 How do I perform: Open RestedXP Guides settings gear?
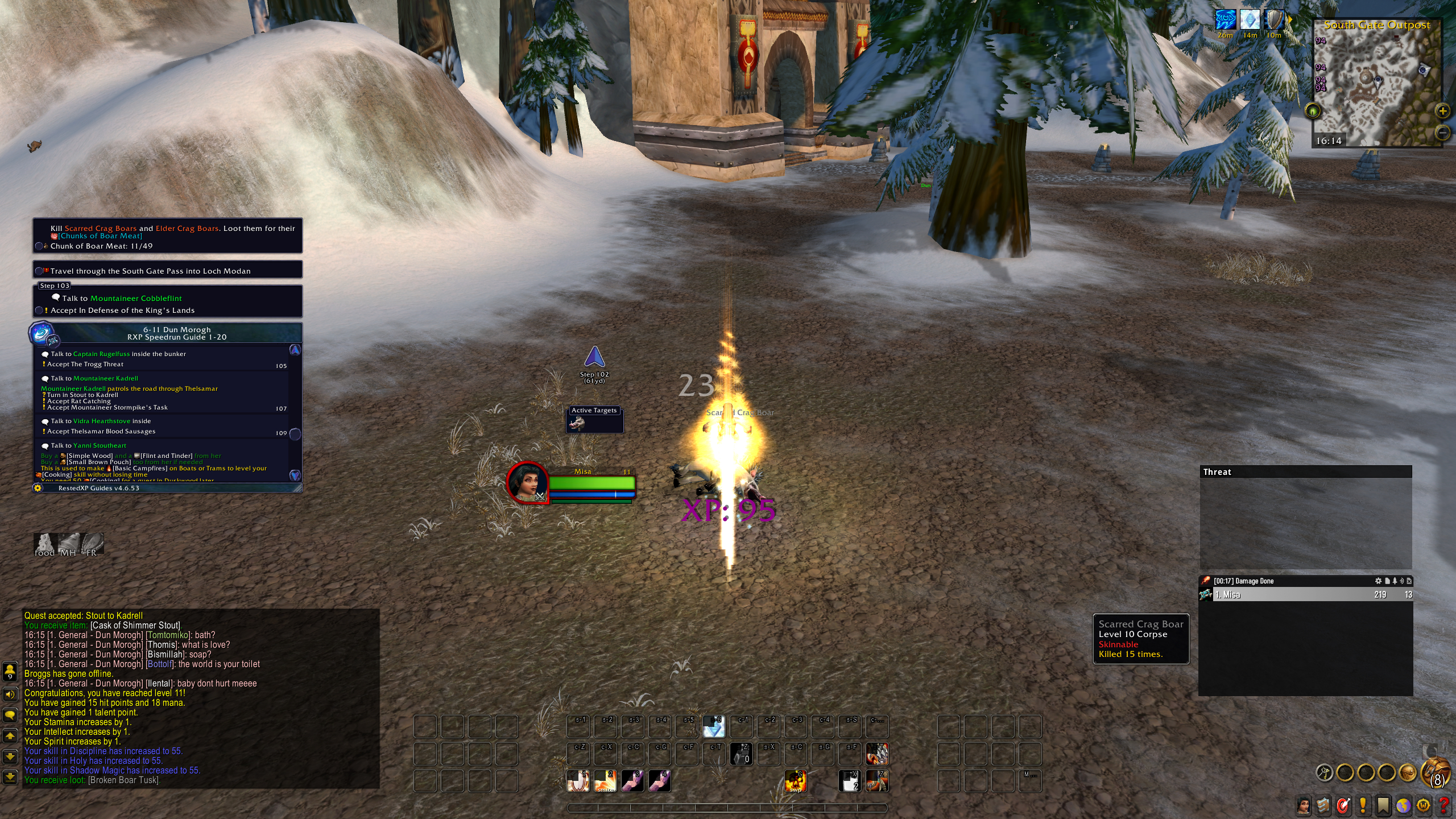[x=38, y=488]
